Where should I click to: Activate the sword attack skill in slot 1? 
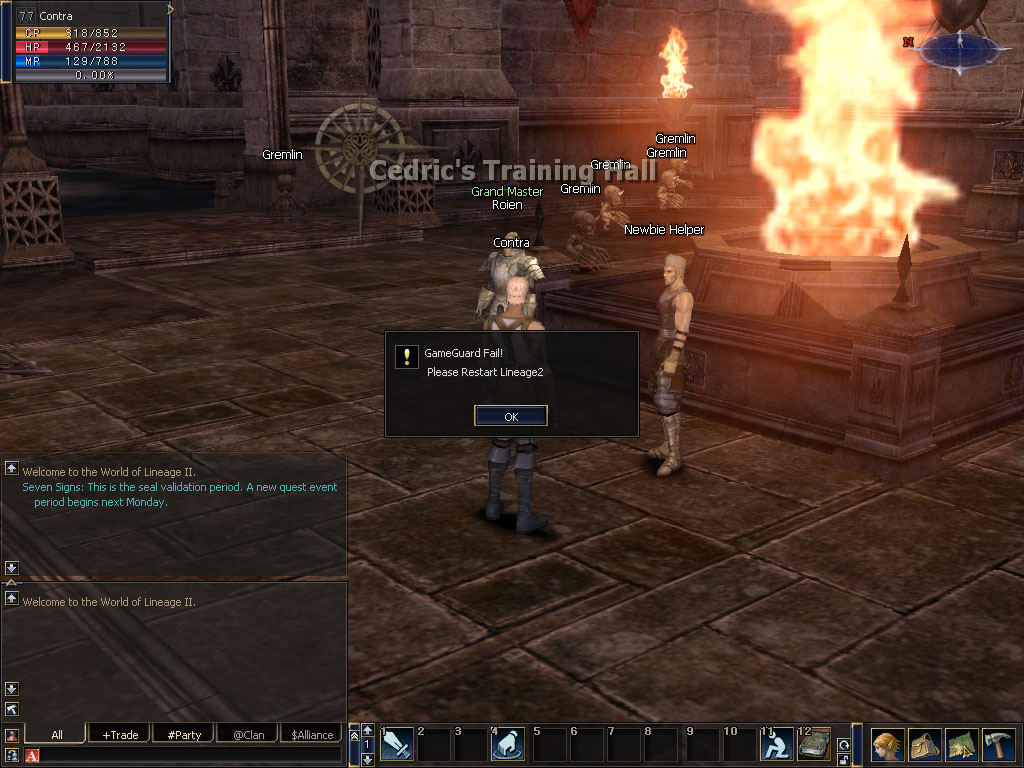click(397, 745)
